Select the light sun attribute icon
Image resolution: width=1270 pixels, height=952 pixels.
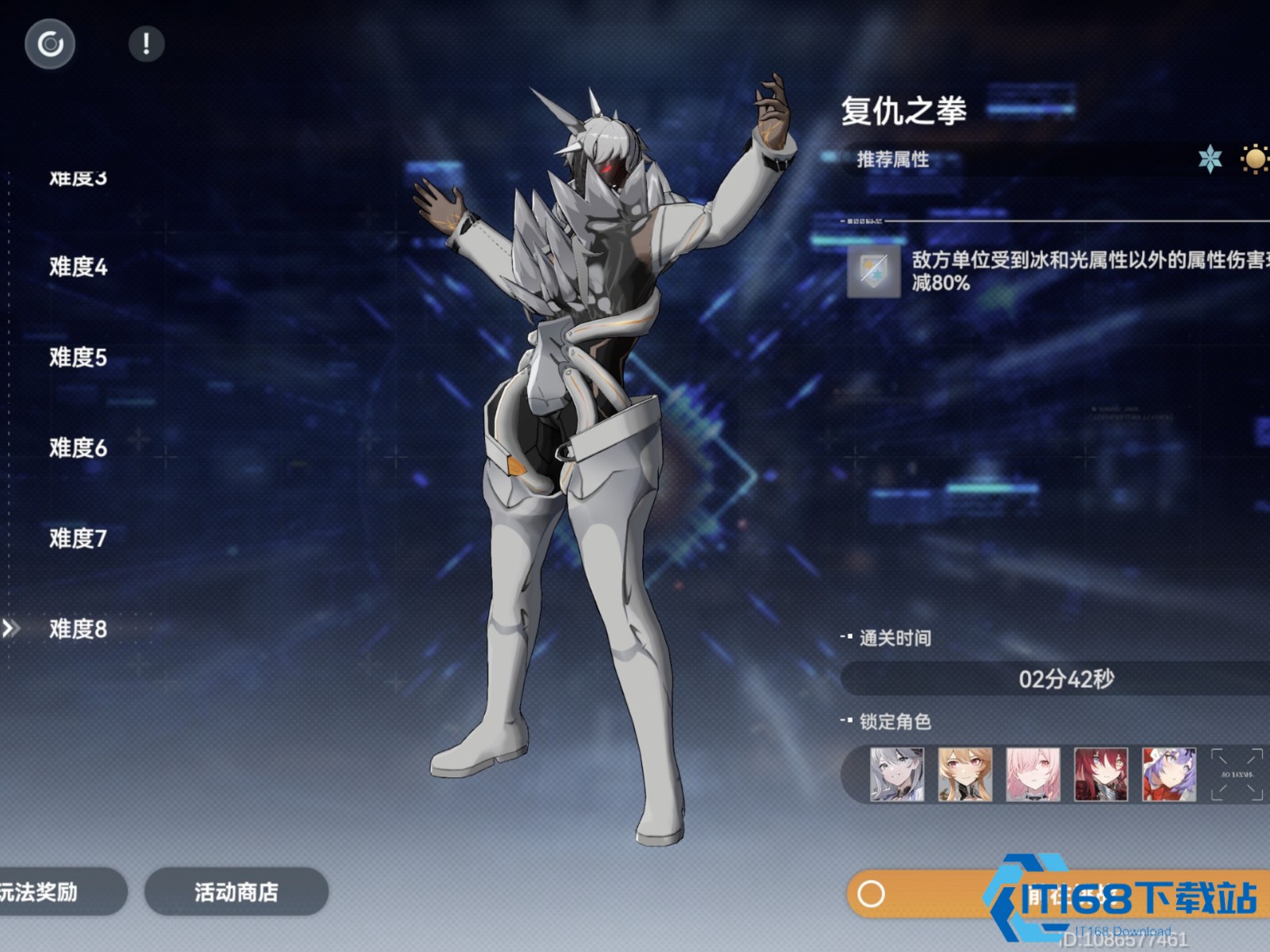[x=1254, y=160]
